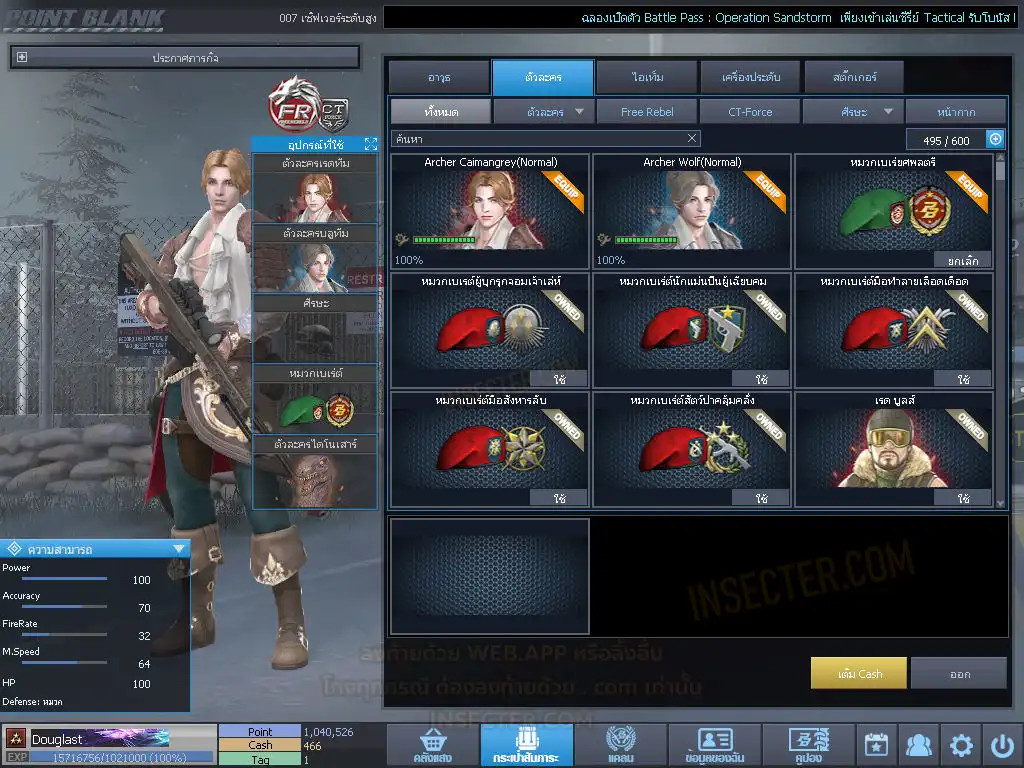Open settings with the gear icon
The image size is (1024, 768).
tap(962, 745)
